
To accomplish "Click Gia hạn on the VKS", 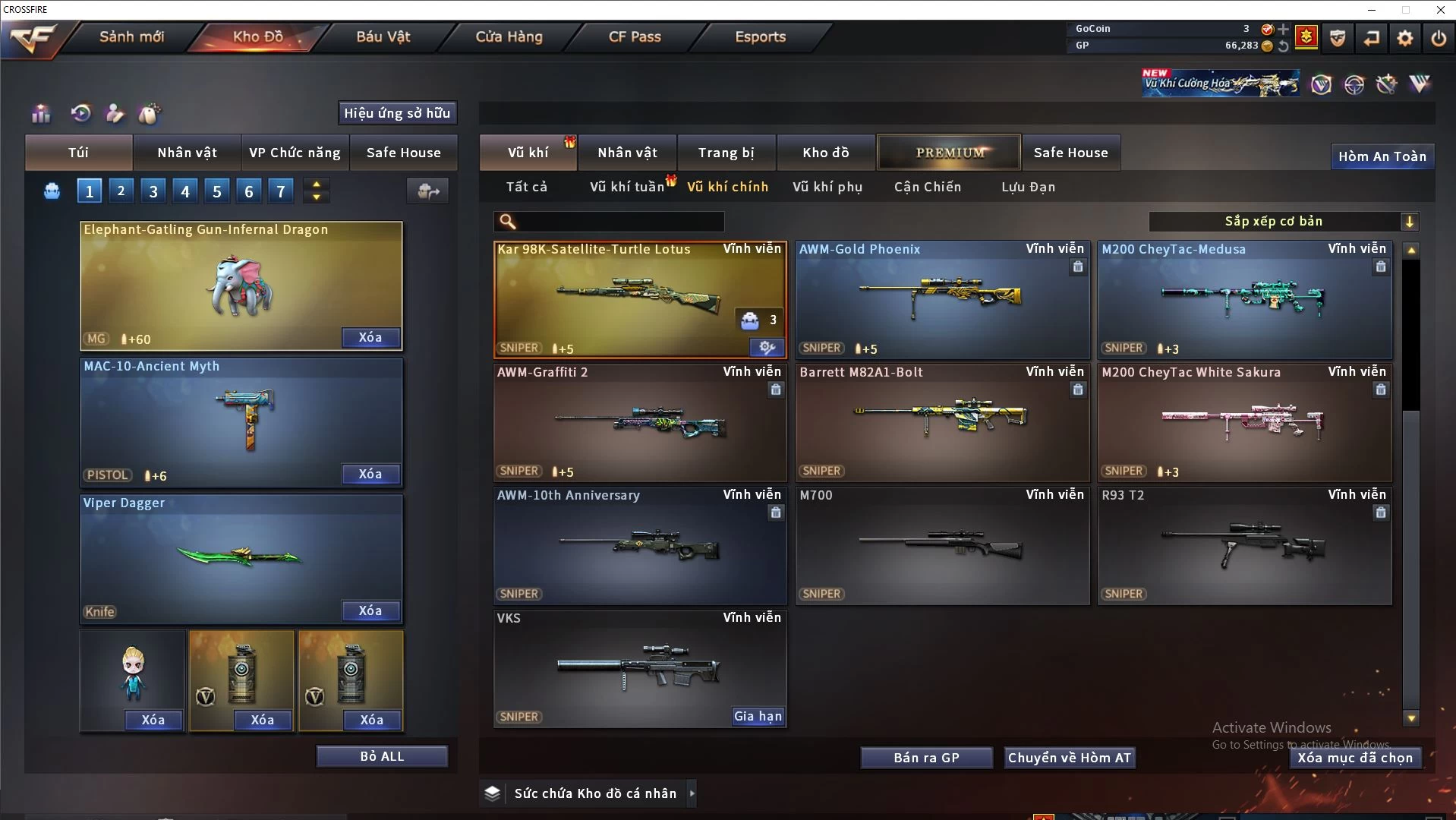I will point(758,716).
